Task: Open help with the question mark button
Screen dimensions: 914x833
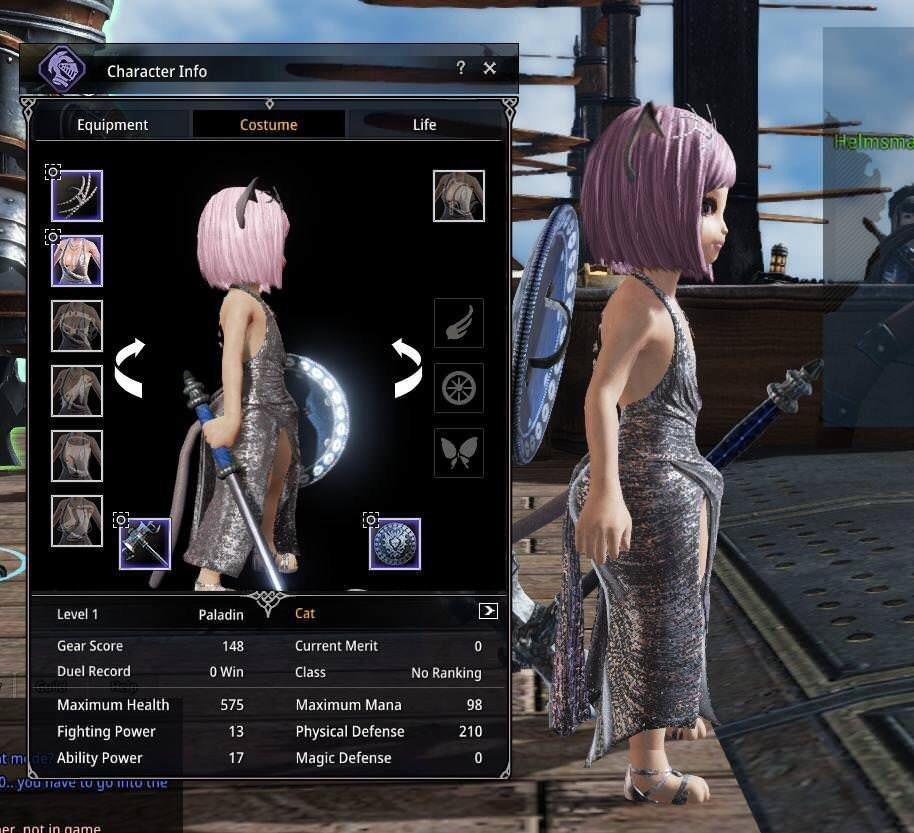Action: [x=461, y=68]
